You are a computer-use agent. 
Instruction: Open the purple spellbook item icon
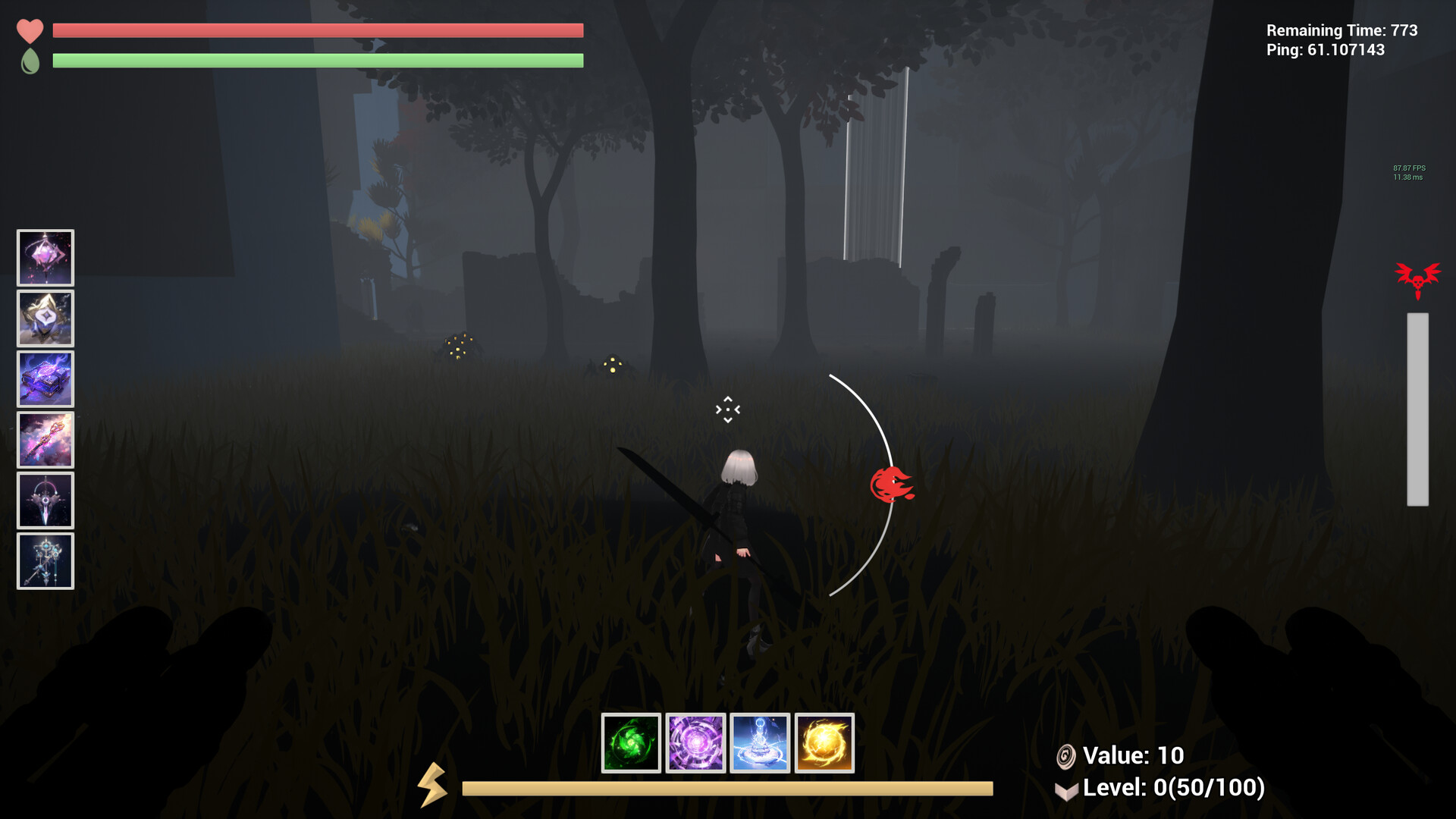45,378
